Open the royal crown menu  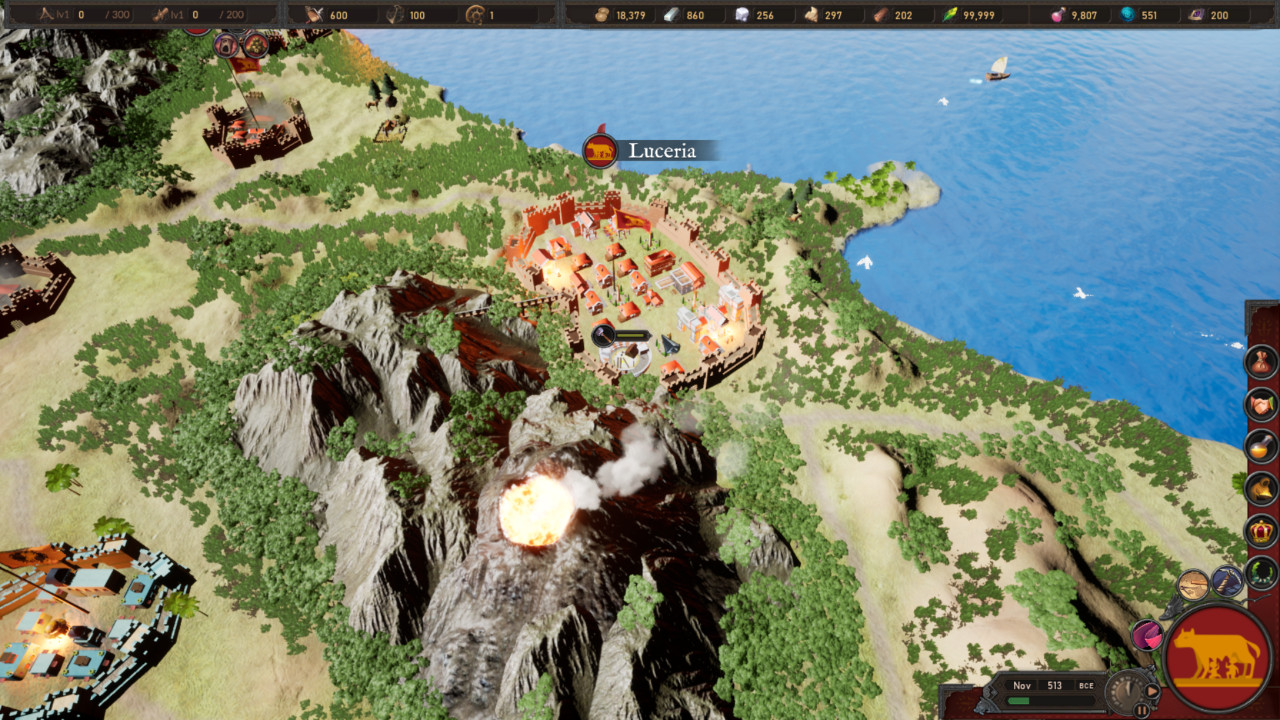[x=1261, y=530]
